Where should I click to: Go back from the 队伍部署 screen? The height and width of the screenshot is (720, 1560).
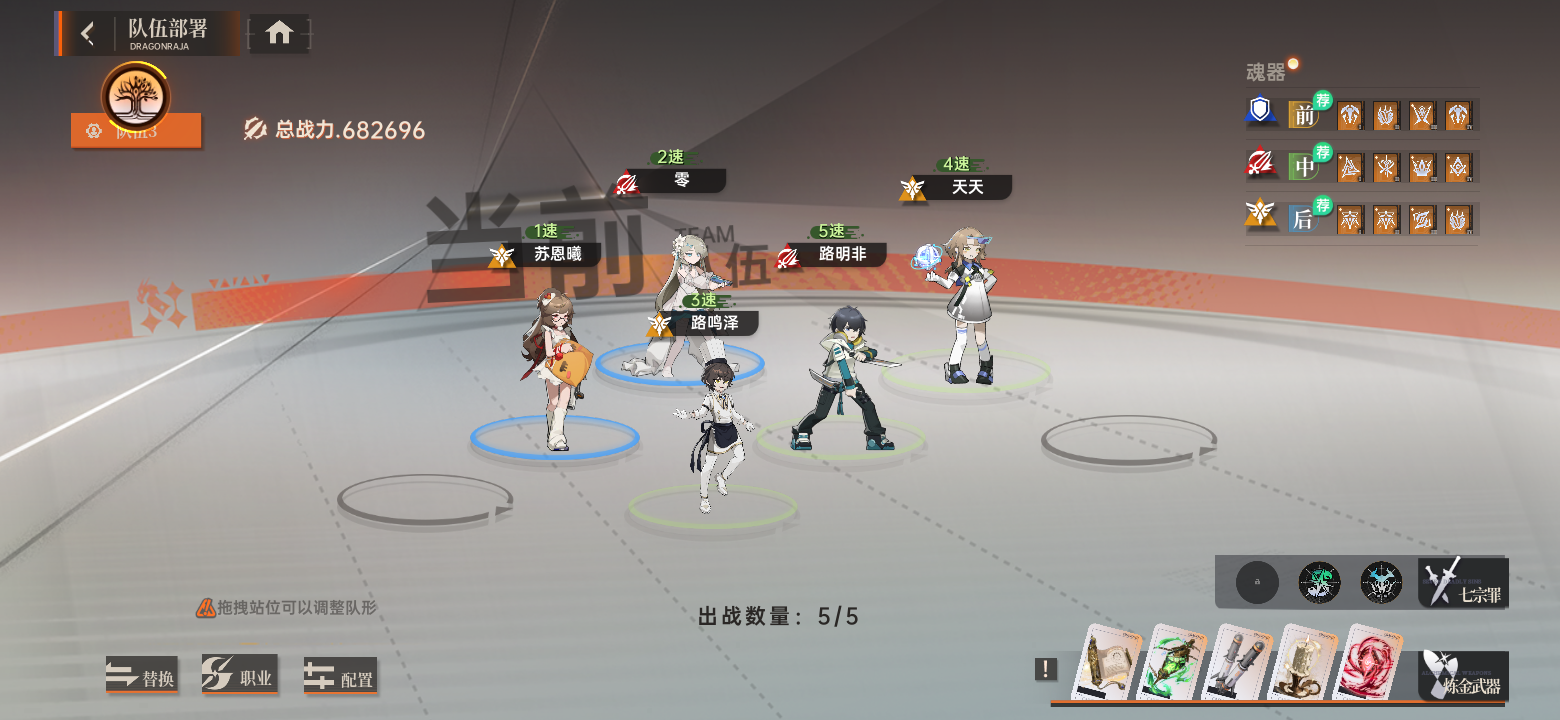[88, 34]
